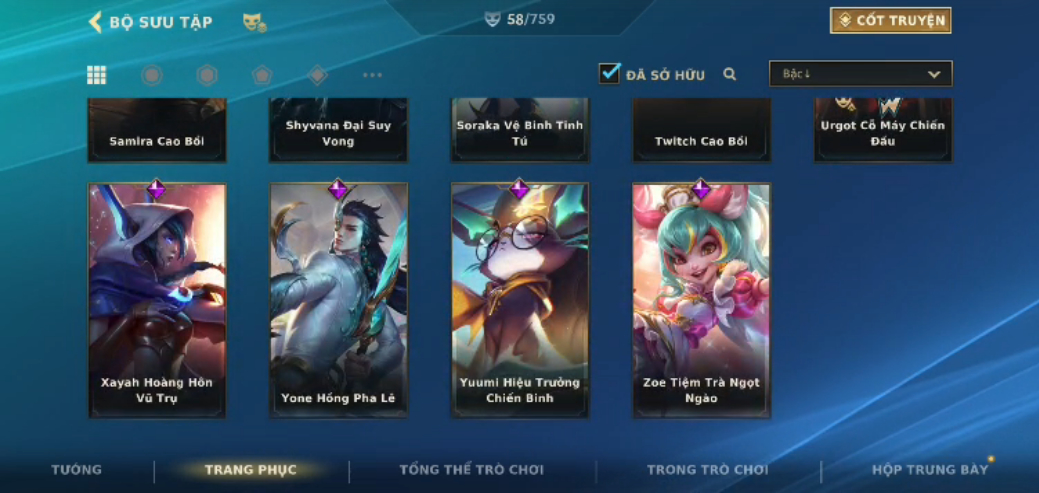The width and height of the screenshot is (1039, 493).
Task: Switch to Tổng Thể Trò Chơi tab
Action: (x=471, y=470)
